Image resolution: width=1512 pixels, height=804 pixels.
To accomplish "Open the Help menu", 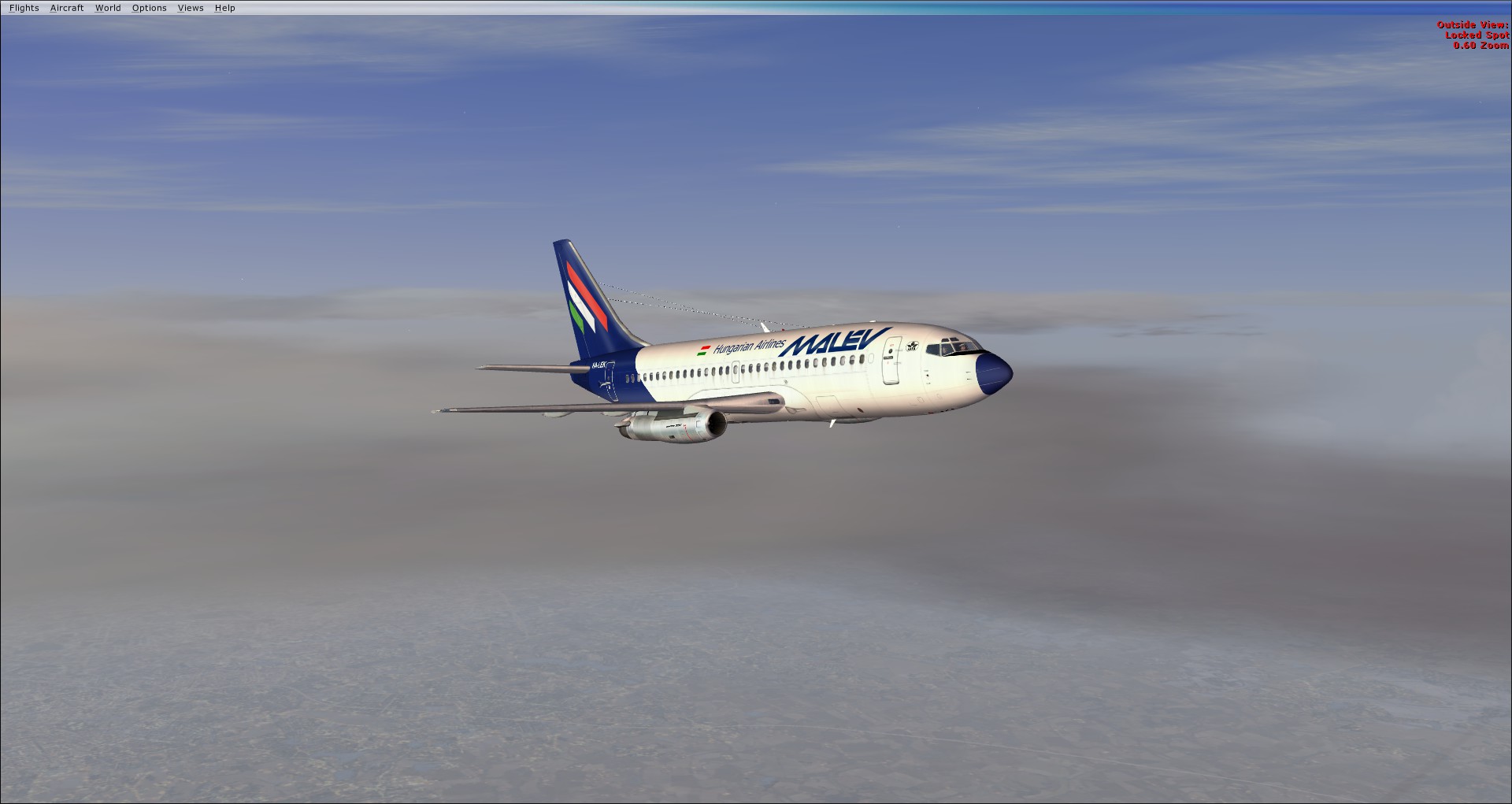I will click(224, 8).
